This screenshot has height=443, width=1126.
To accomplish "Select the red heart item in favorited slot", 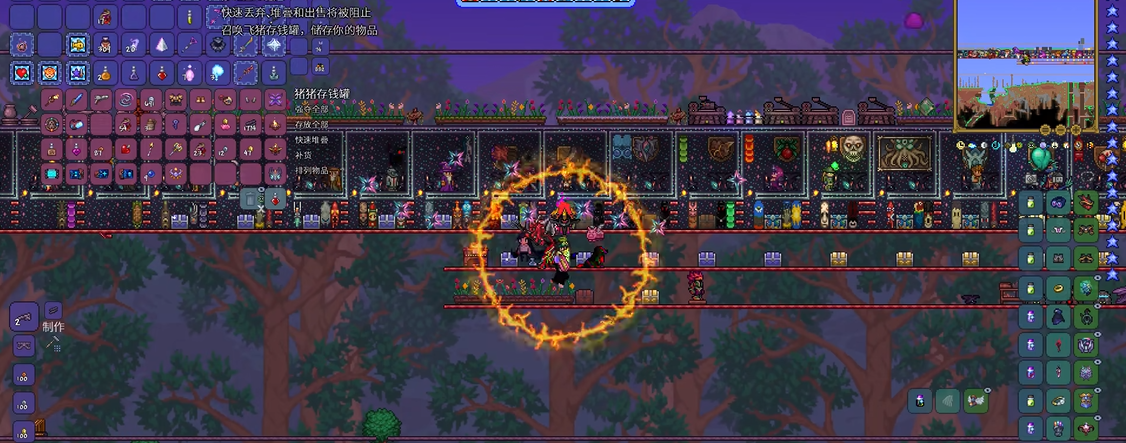I will [22, 72].
